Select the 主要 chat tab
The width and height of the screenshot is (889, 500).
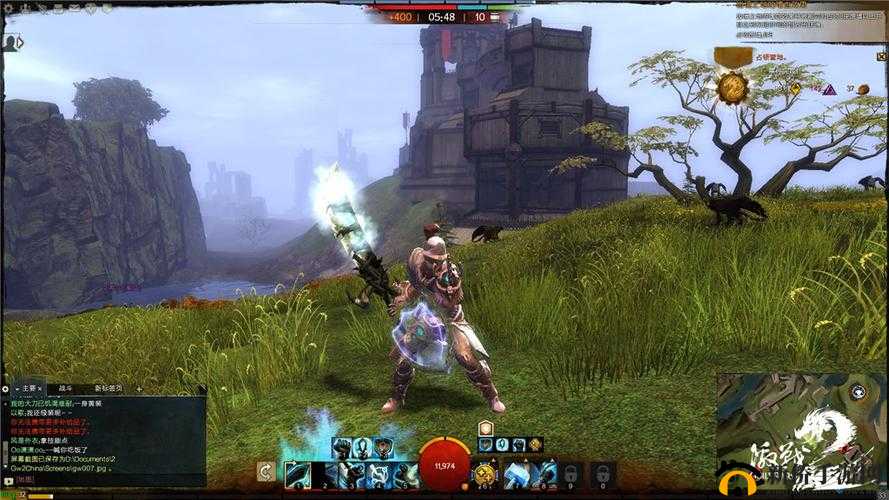(x=30, y=388)
